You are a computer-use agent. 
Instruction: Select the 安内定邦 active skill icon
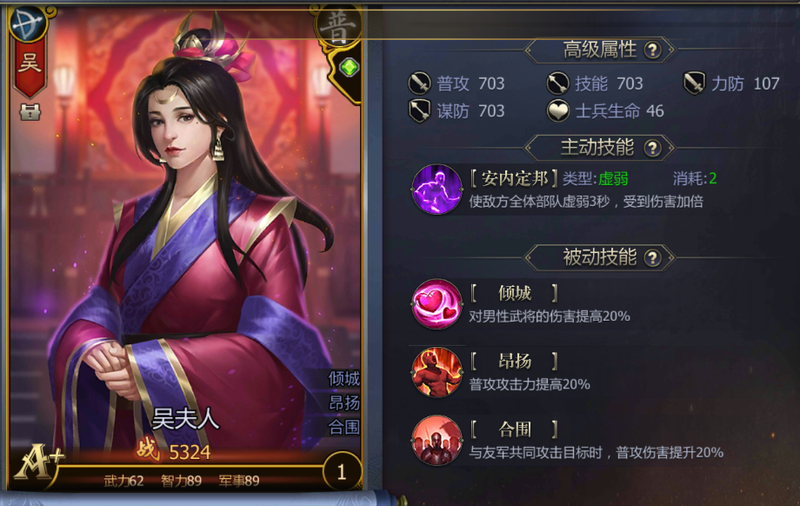tap(437, 189)
